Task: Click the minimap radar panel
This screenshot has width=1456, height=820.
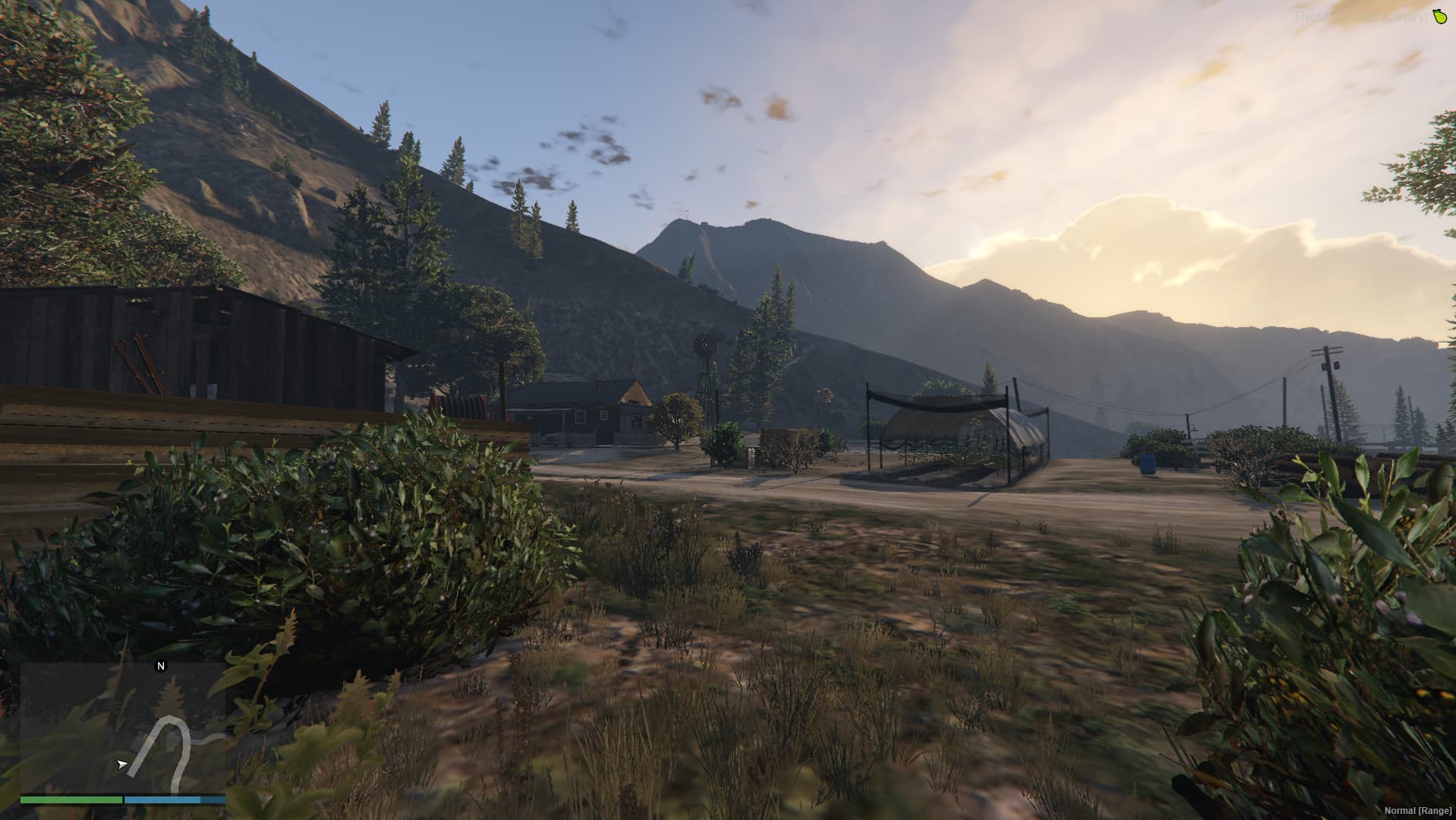Action: (123, 728)
